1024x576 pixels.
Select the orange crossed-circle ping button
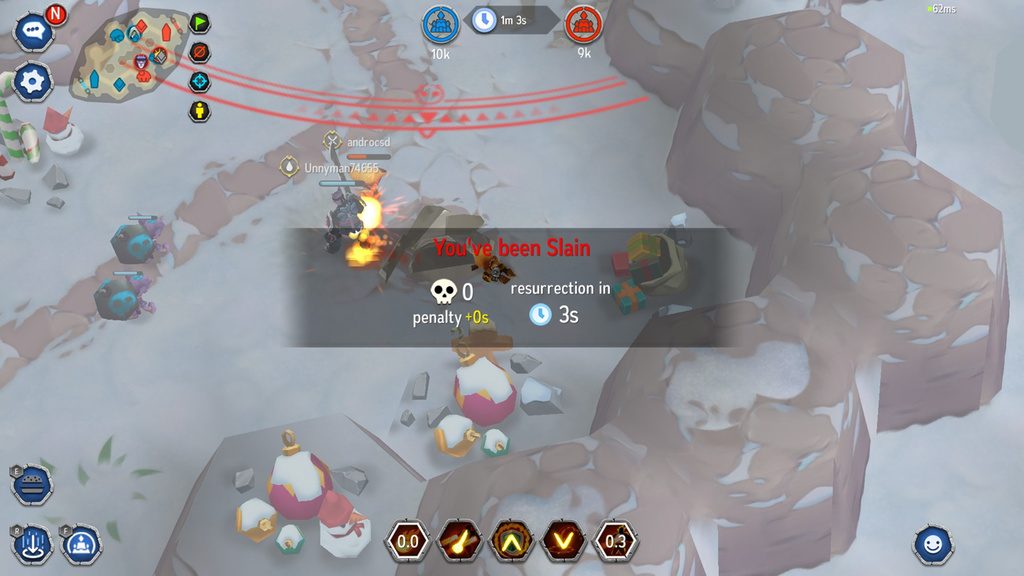tap(200, 52)
